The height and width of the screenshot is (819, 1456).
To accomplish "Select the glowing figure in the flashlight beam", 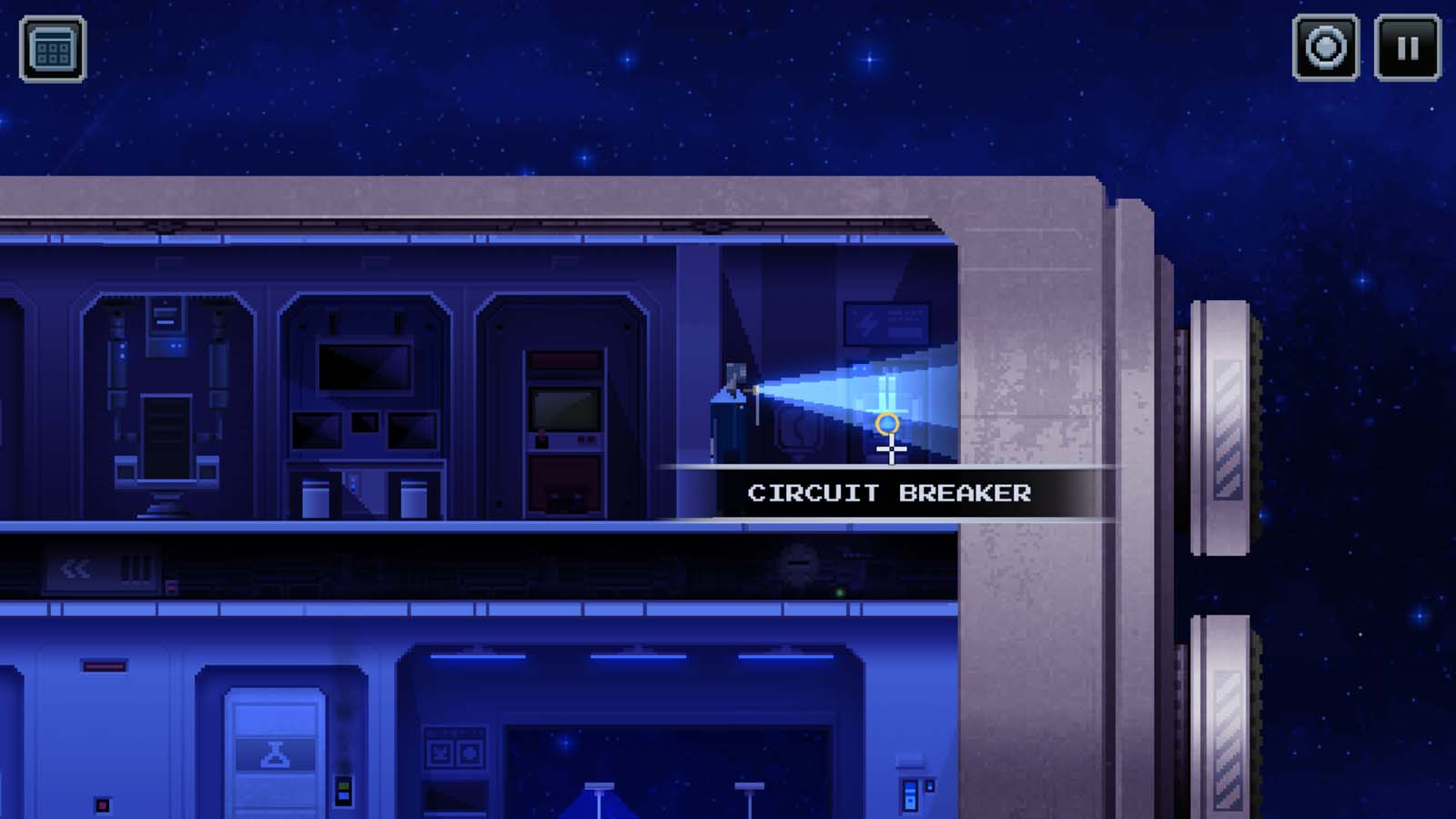I will tap(886, 389).
